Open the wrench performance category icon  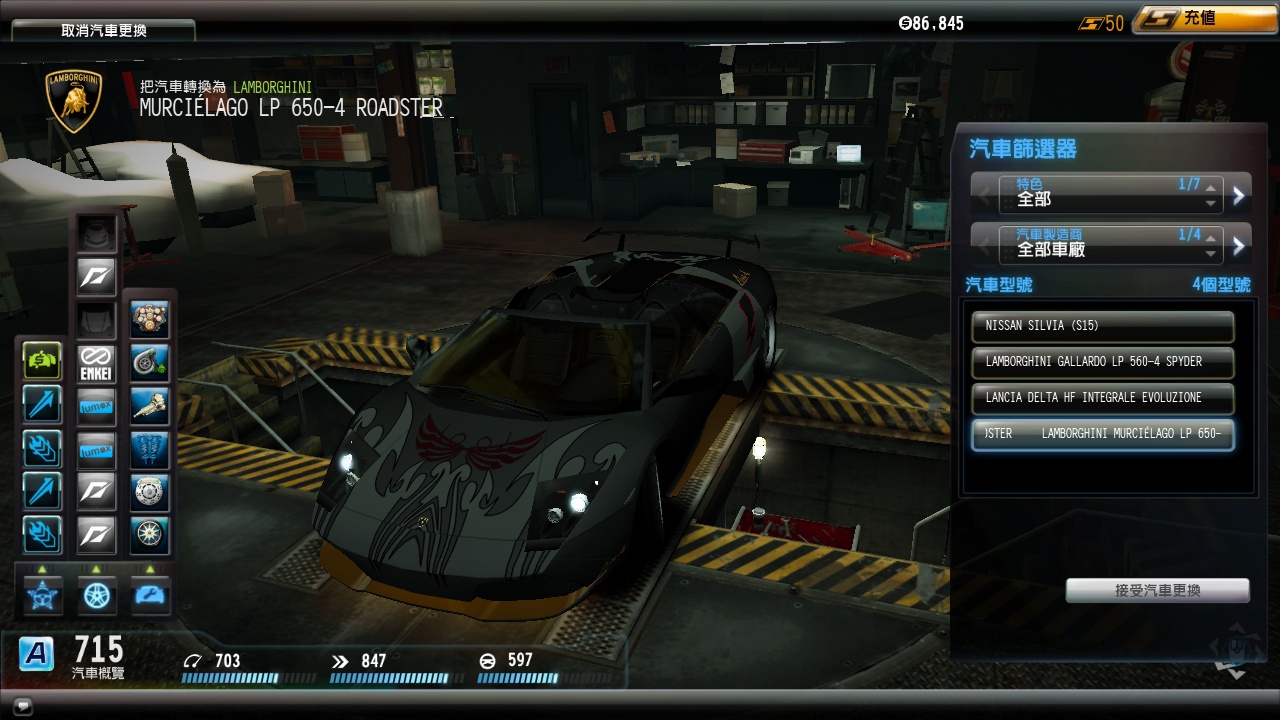point(151,595)
